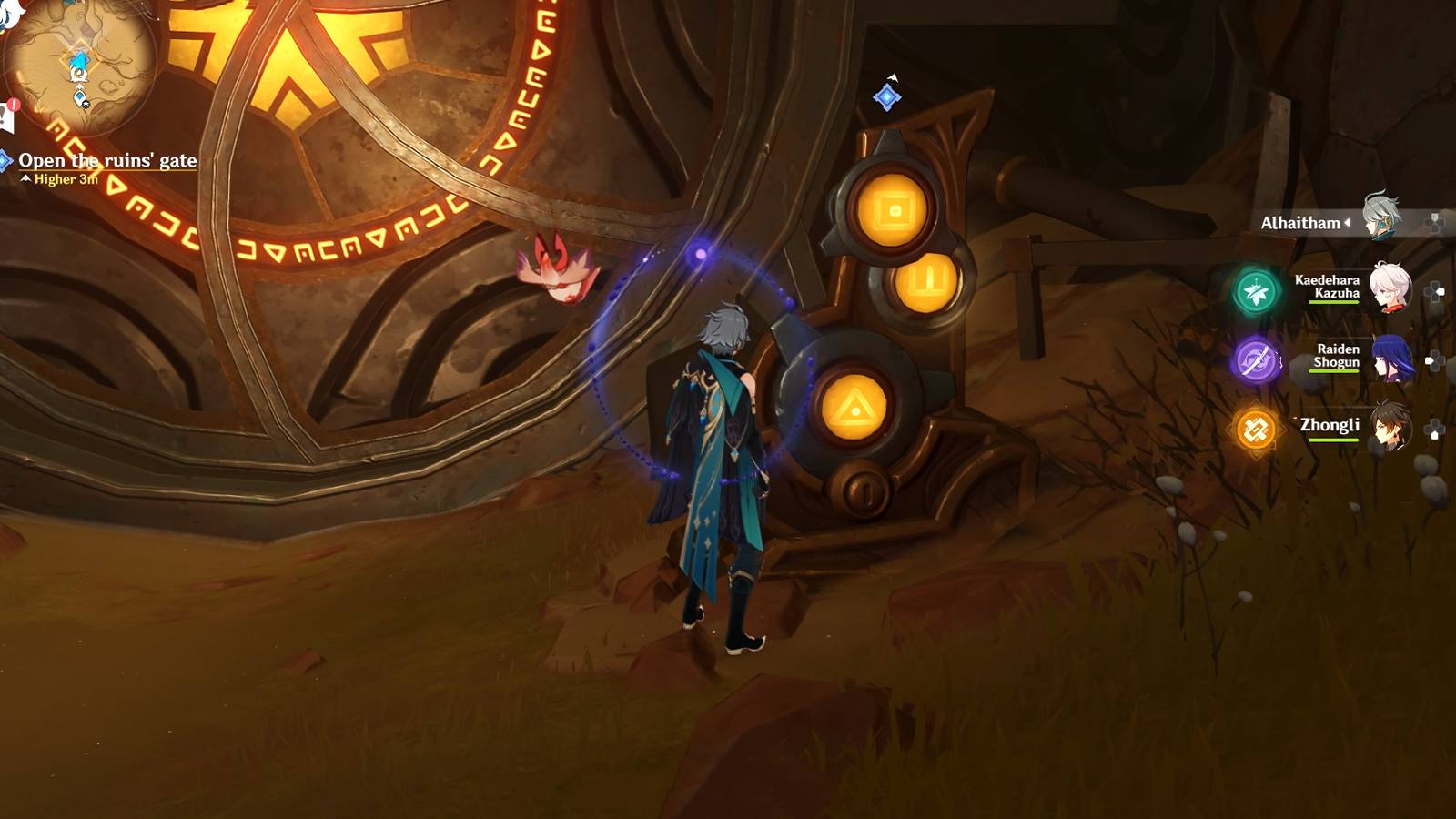Viewport: 1456px width, 819px height.
Task: Click the upward chevron on the elevation indicator
Action: (x=25, y=178)
